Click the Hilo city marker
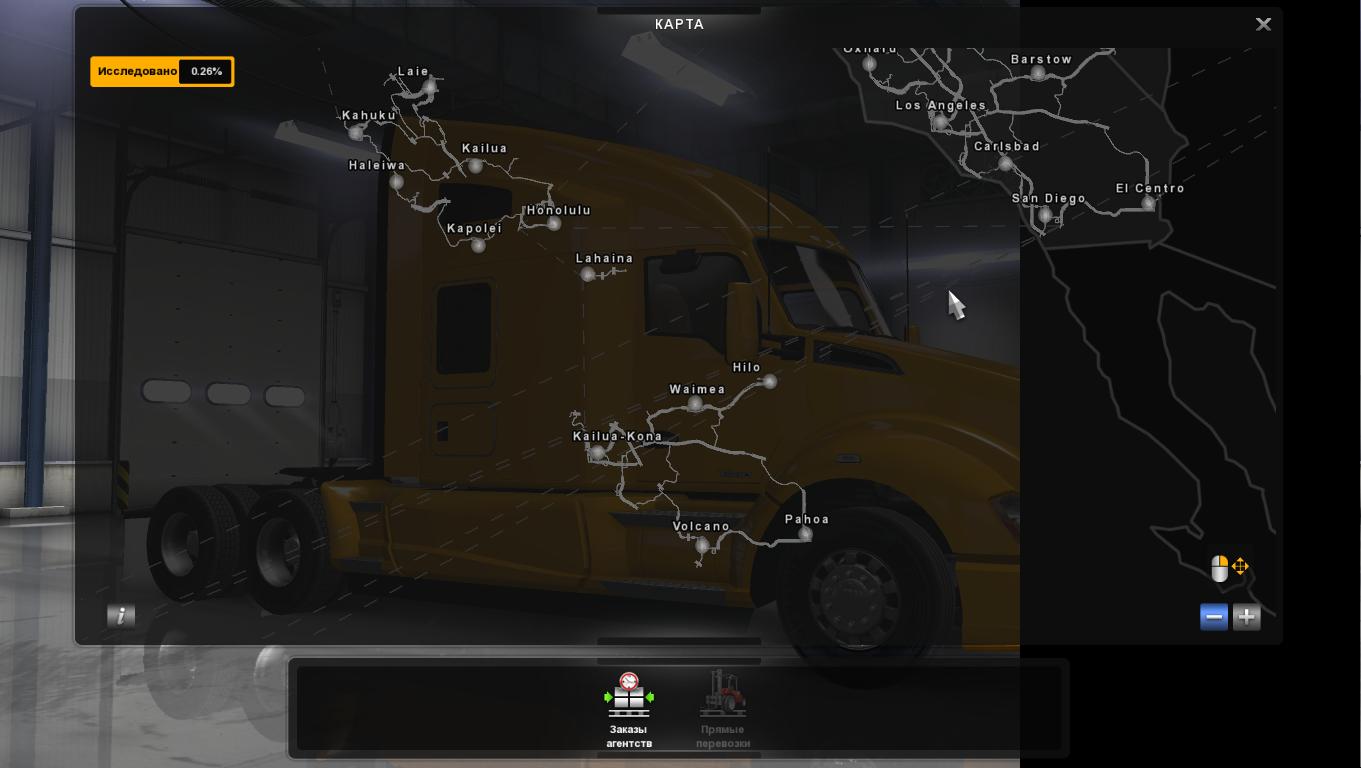Image resolution: width=1361 pixels, height=768 pixels. click(770, 381)
